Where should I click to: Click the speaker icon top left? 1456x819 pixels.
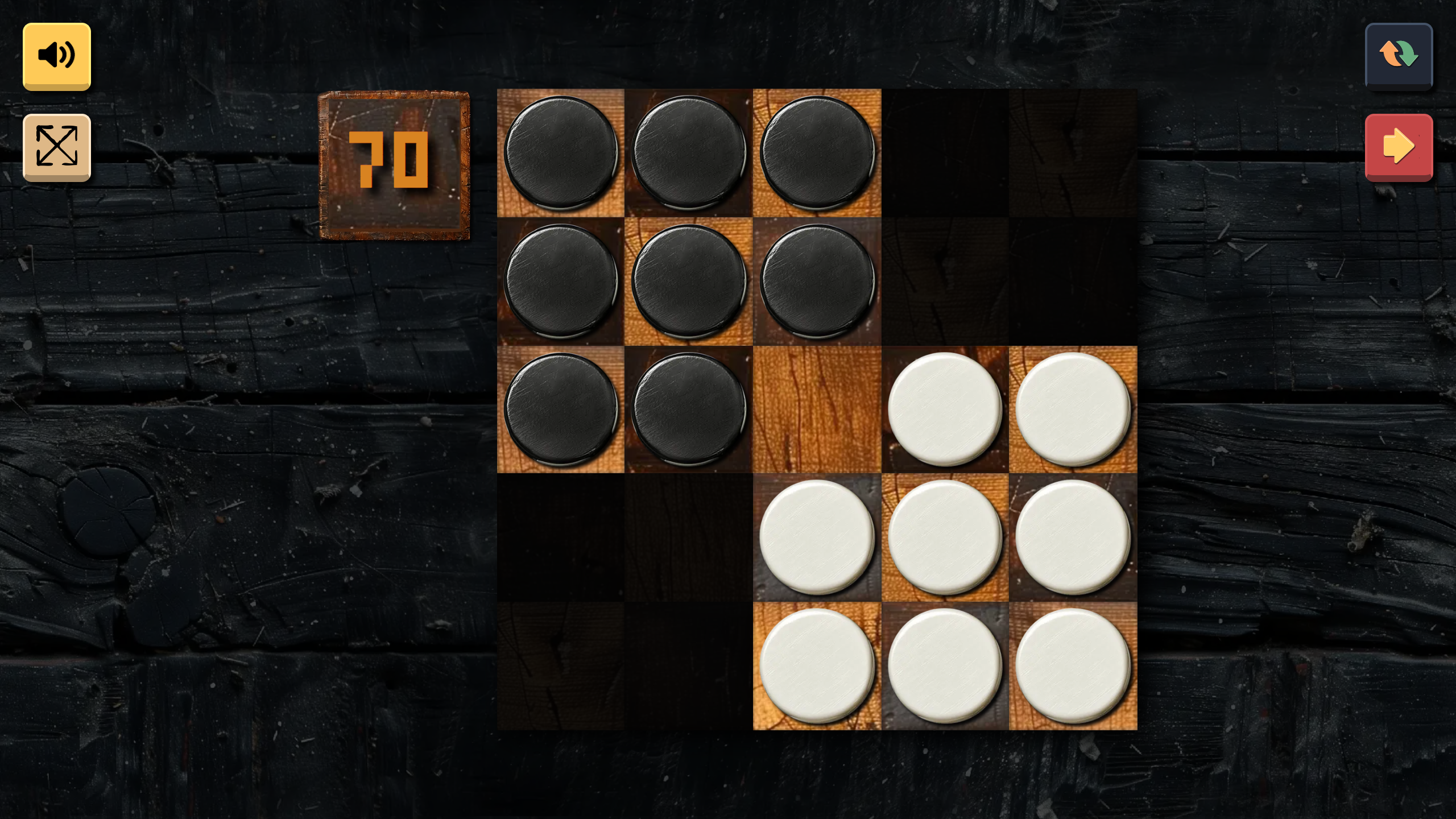[x=56, y=55]
